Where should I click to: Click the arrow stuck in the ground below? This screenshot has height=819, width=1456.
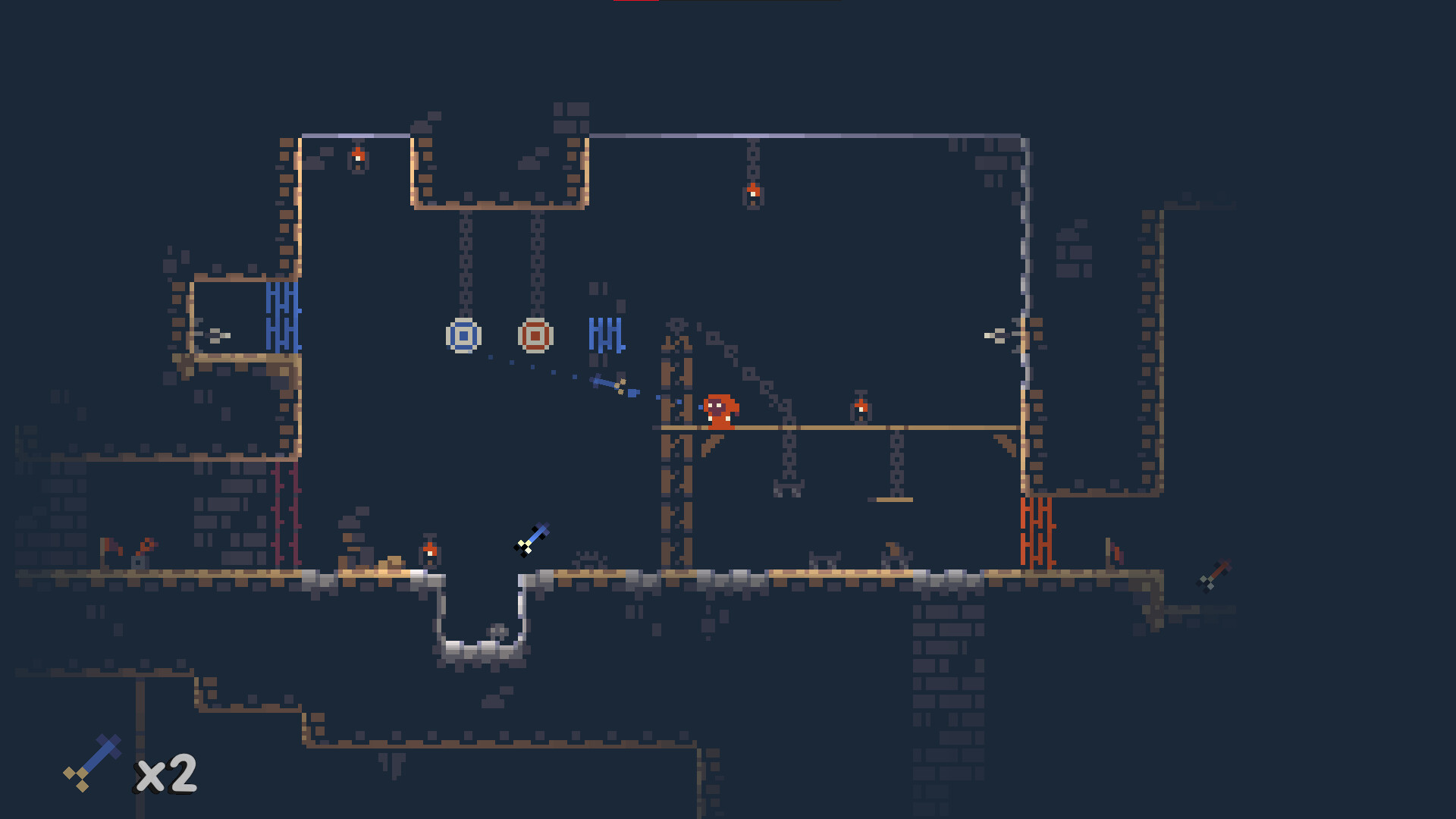[x=533, y=538]
